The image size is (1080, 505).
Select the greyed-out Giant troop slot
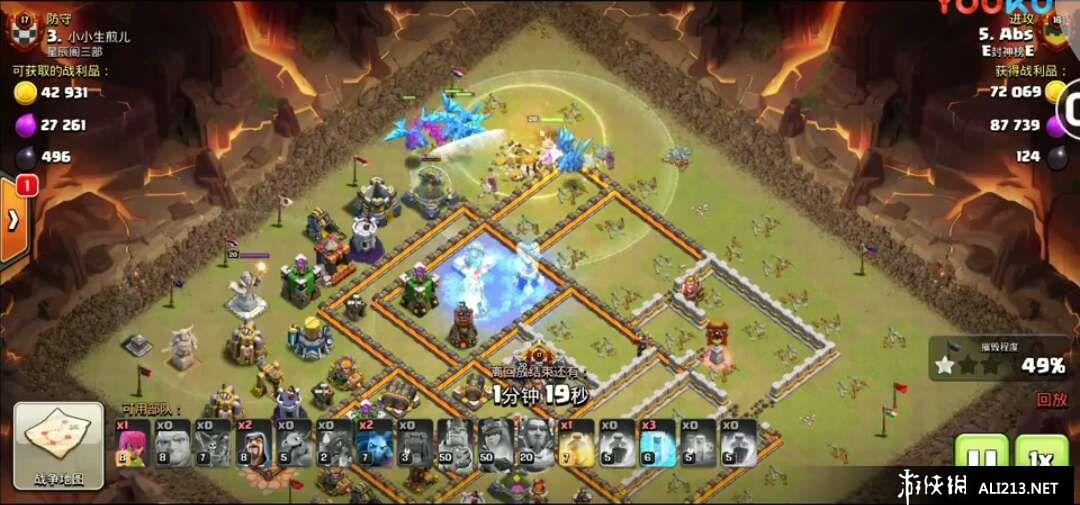(x=175, y=443)
